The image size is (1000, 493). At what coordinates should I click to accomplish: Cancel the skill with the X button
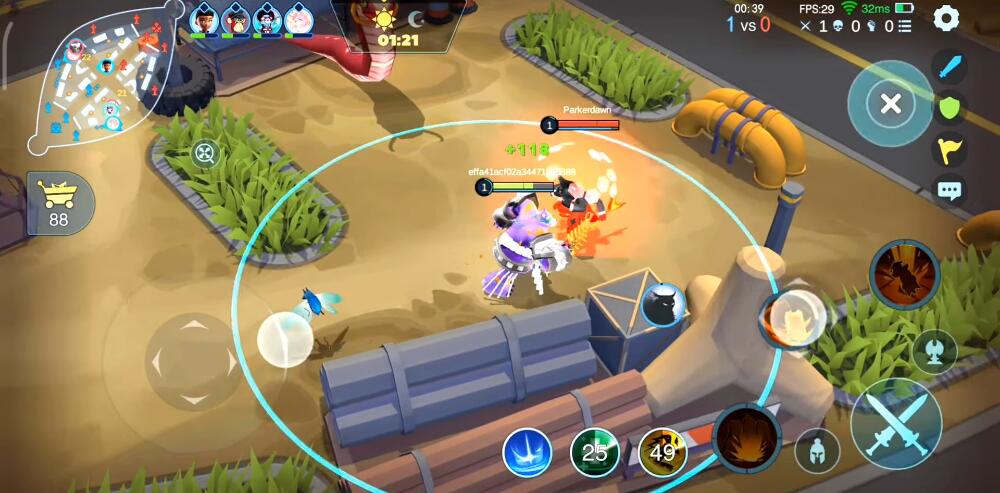tap(890, 103)
